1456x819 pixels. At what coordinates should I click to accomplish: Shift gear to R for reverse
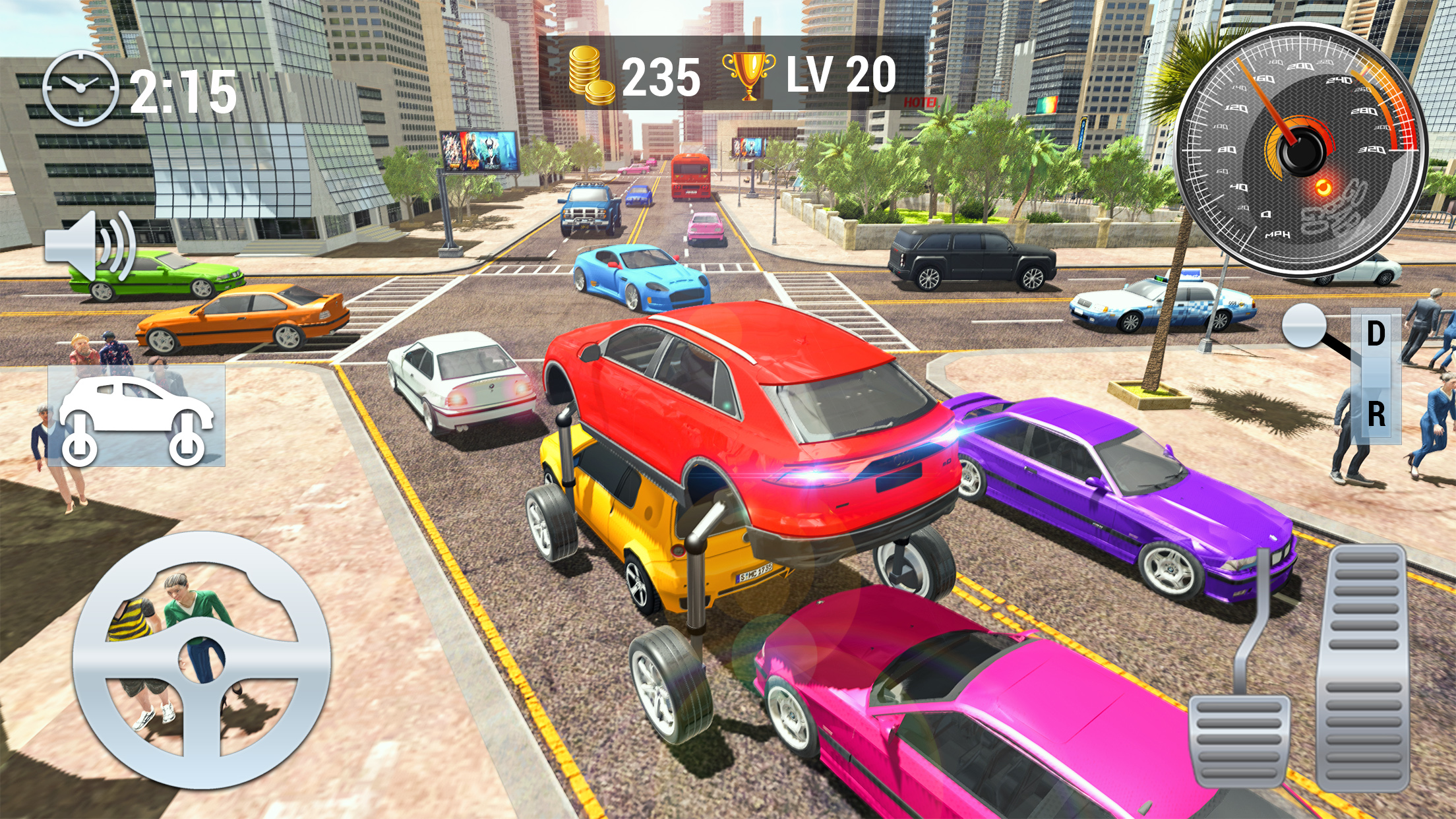click(1376, 415)
